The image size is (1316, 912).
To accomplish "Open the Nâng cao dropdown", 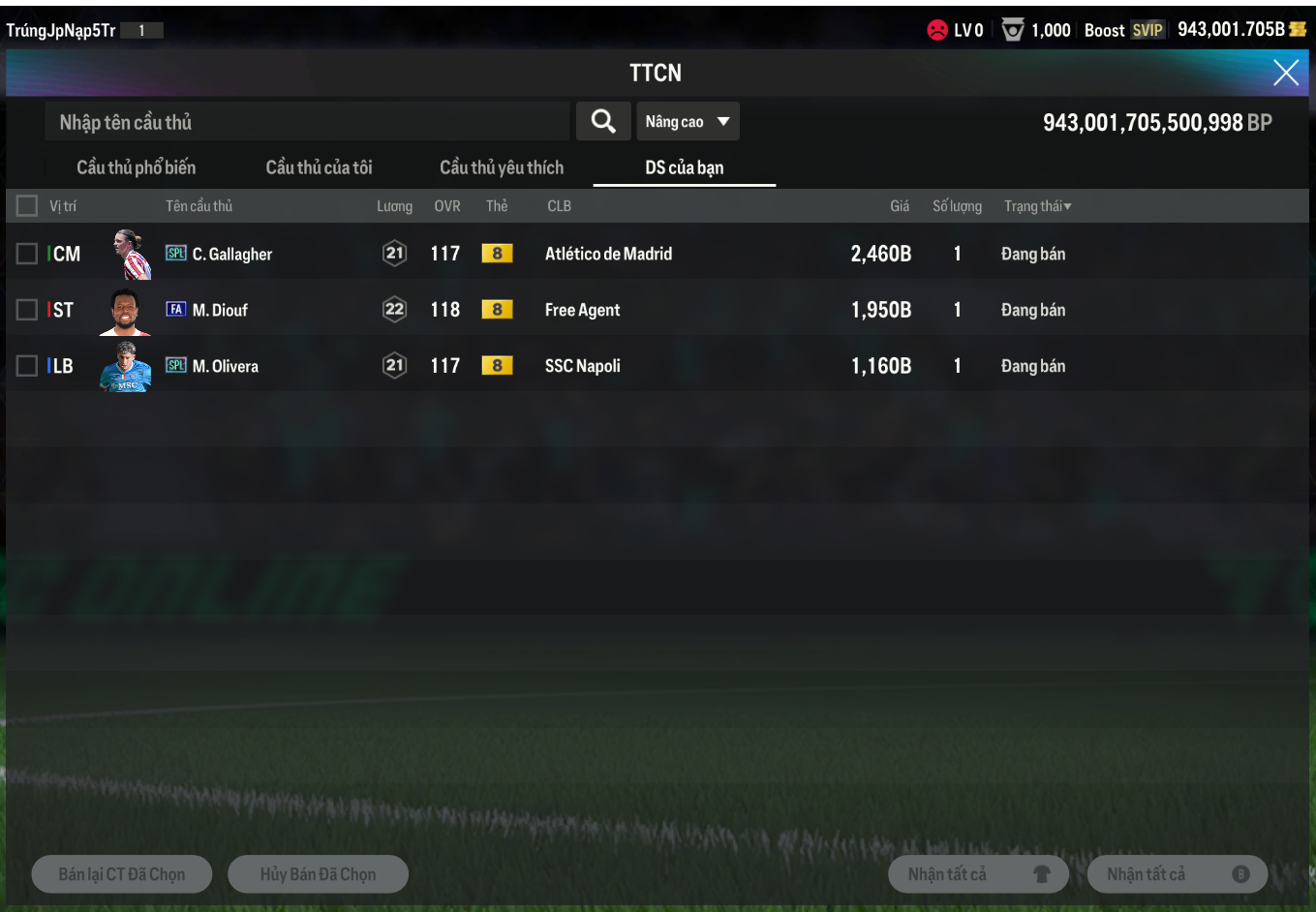I will coord(688,122).
